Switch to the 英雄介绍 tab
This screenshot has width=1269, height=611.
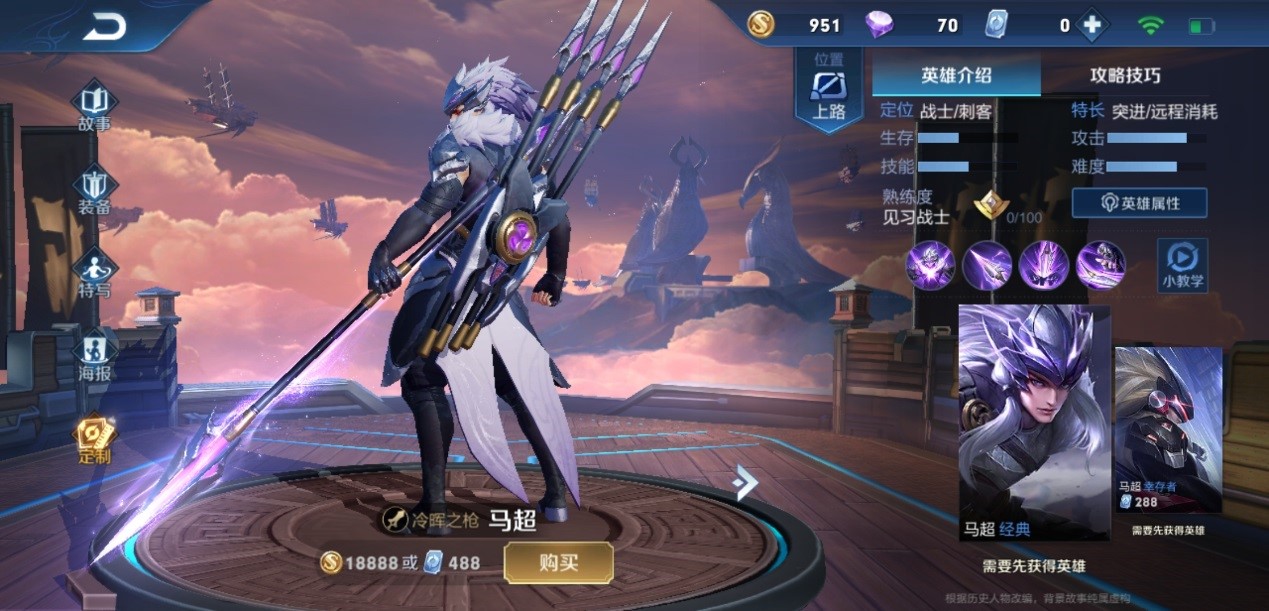(x=956, y=75)
